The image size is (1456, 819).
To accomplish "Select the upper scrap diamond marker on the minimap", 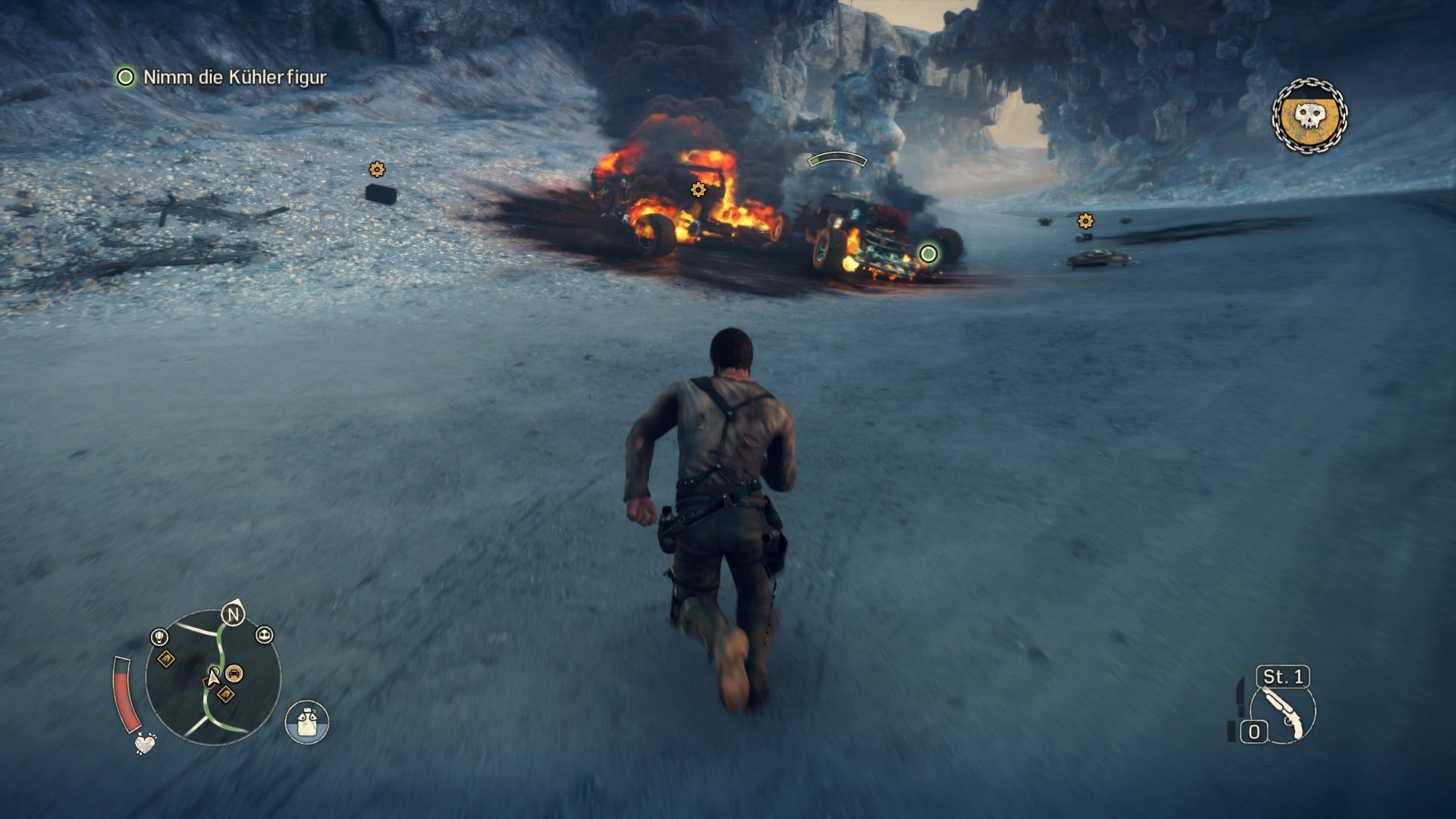I will coord(167,658).
